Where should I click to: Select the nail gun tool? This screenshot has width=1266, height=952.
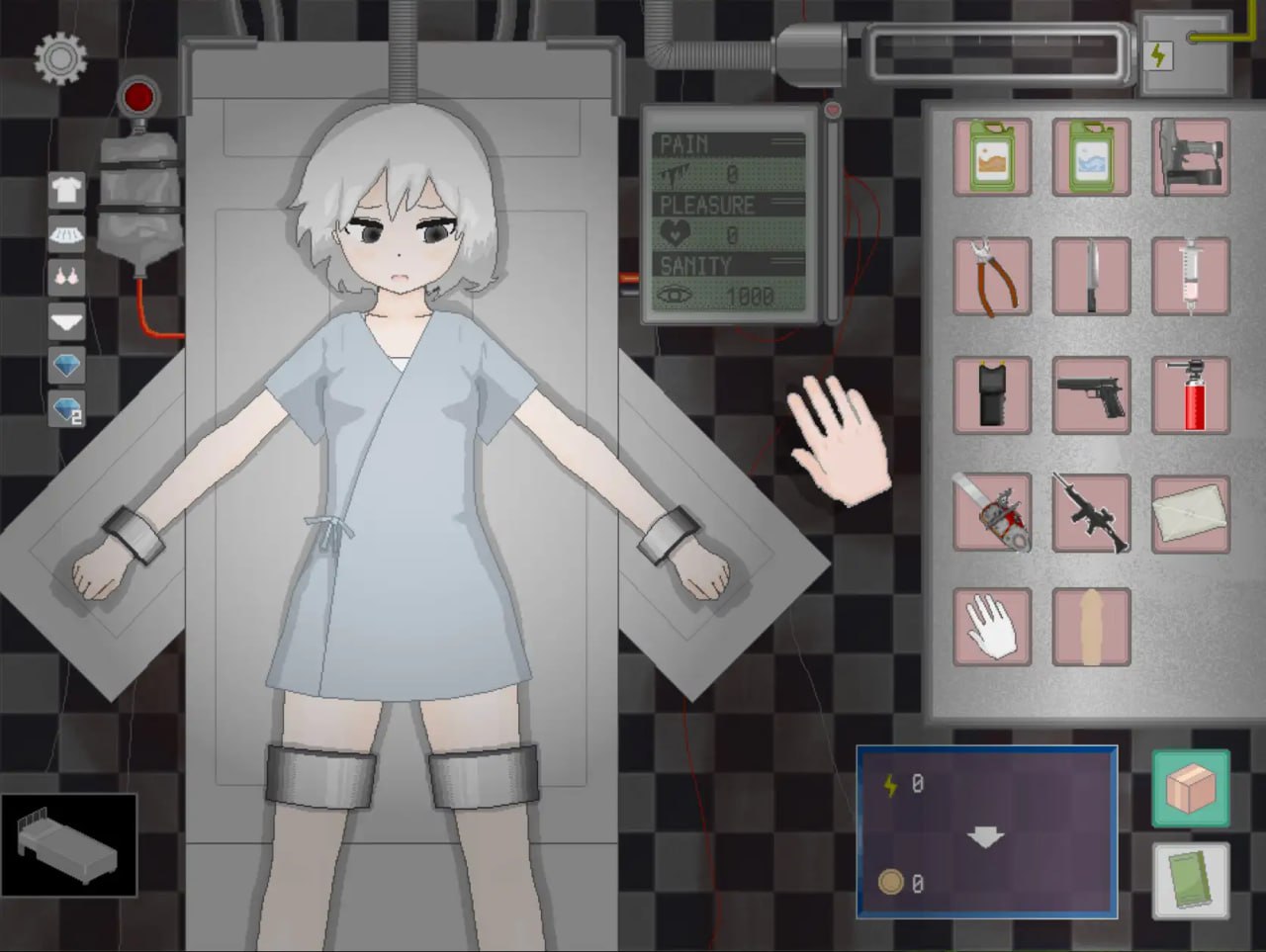point(1190,156)
